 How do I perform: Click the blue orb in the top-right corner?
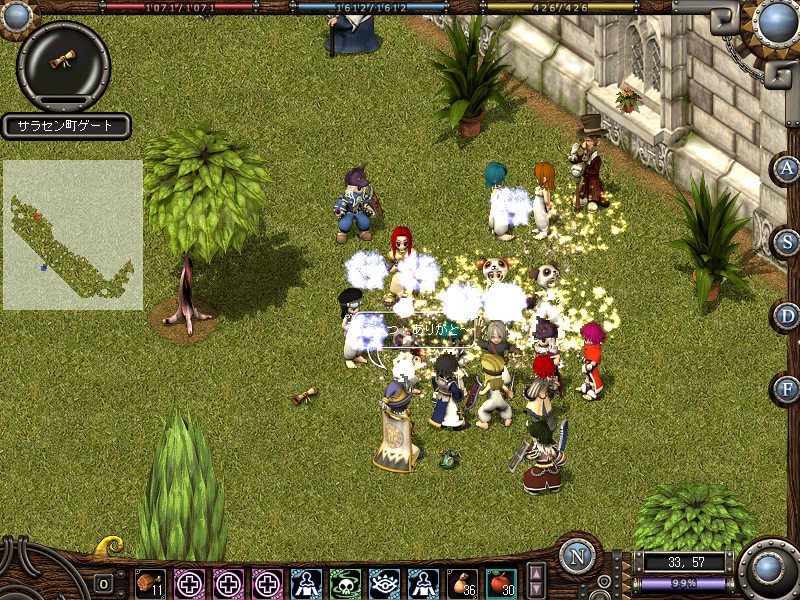coord(776,22)
